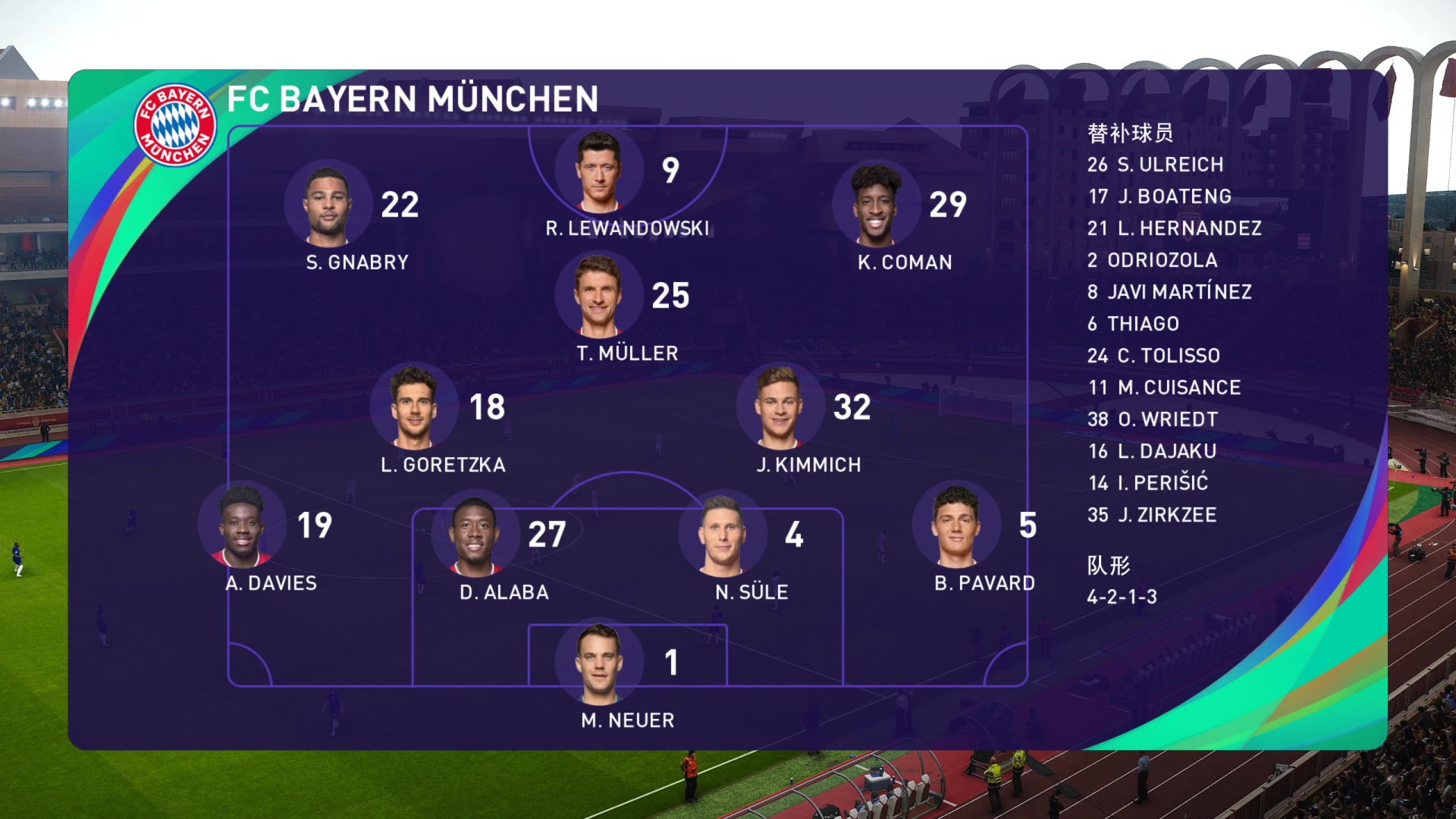Click the 4-2-1-3 formation label
Screen dimensions: 1456x819
click(x=1122, y=597)
